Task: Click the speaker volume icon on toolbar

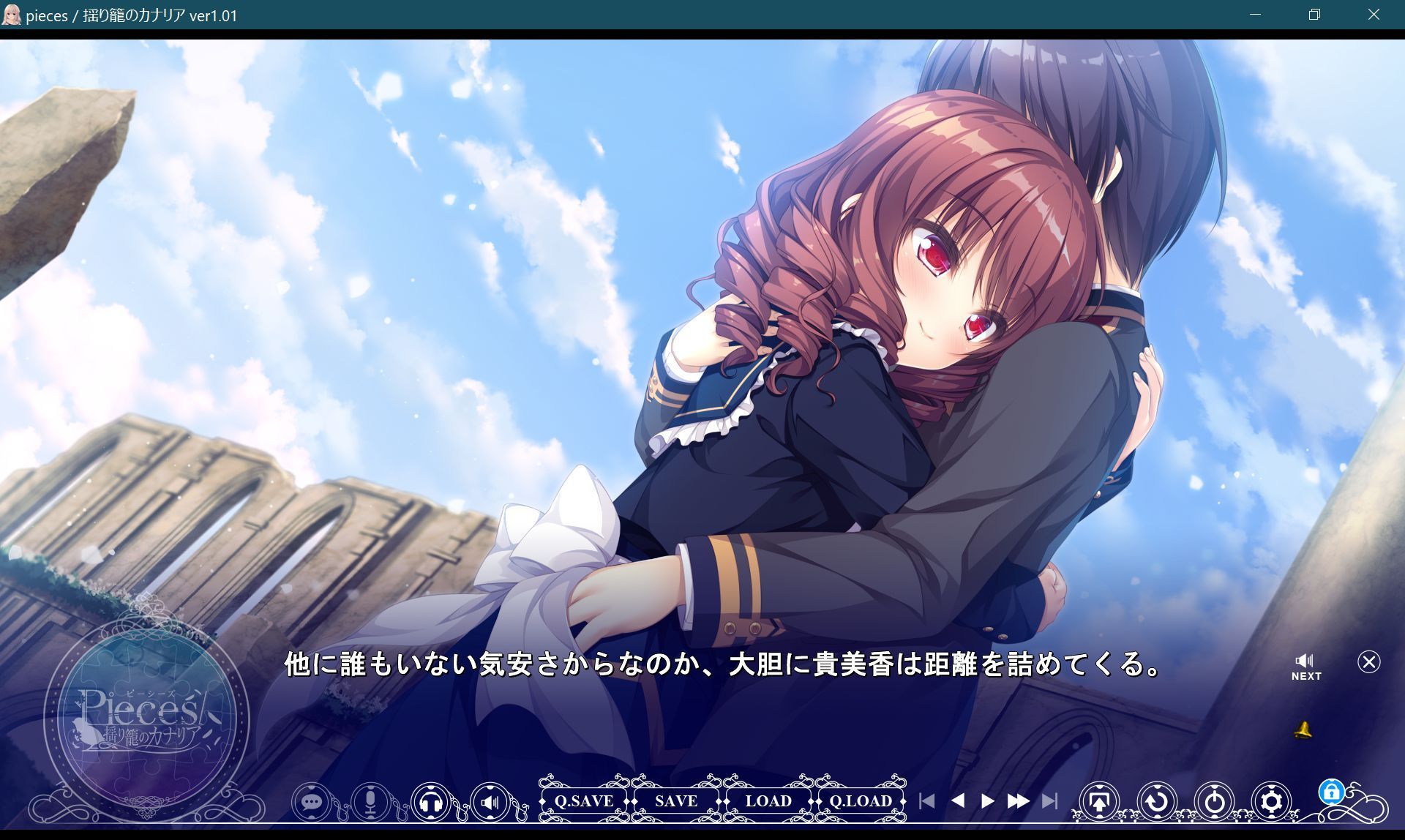Action: pyautogui.click(x=490, y=802)
